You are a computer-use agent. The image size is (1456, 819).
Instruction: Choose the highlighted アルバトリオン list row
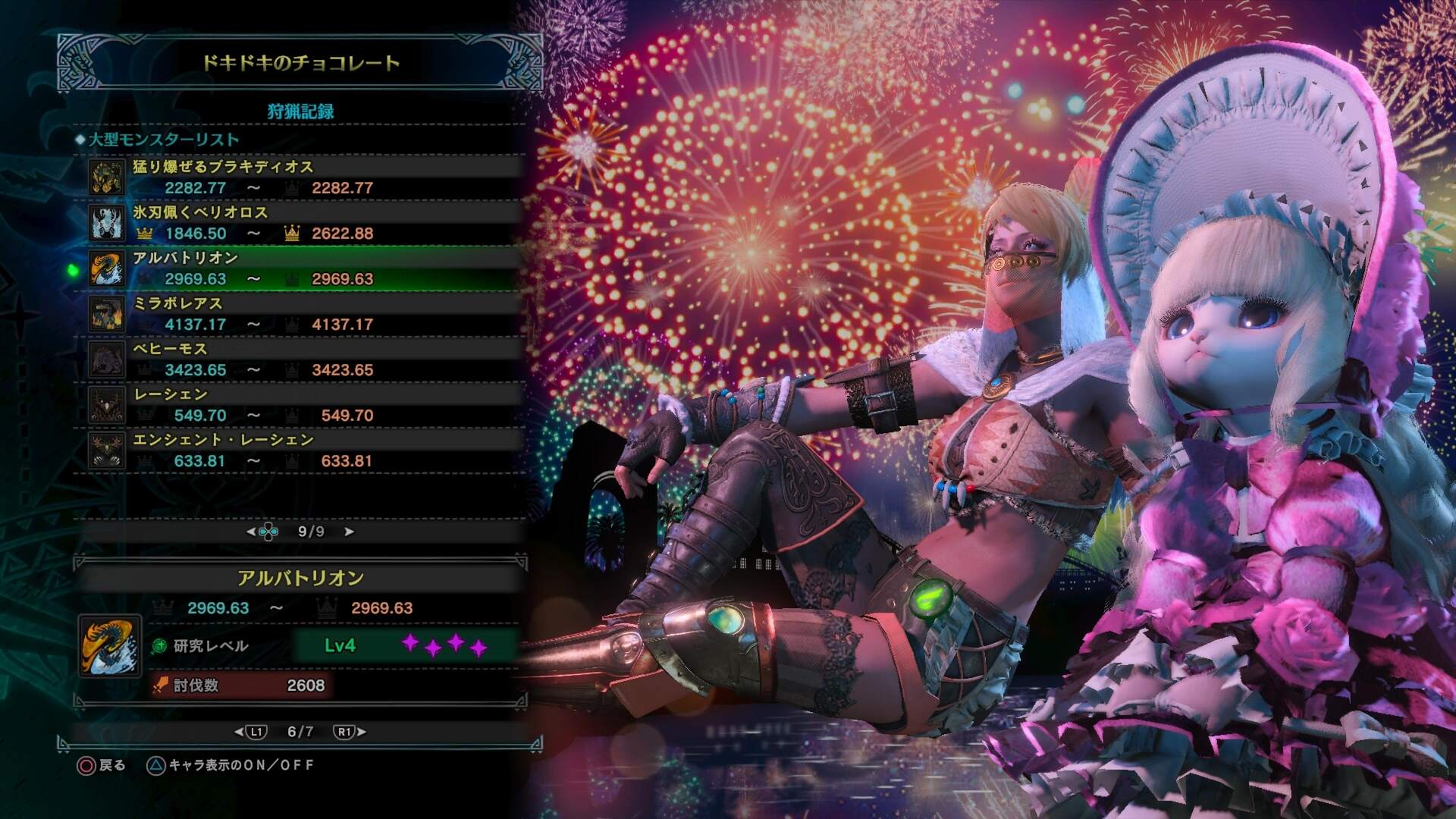click(x=303, y=268)
